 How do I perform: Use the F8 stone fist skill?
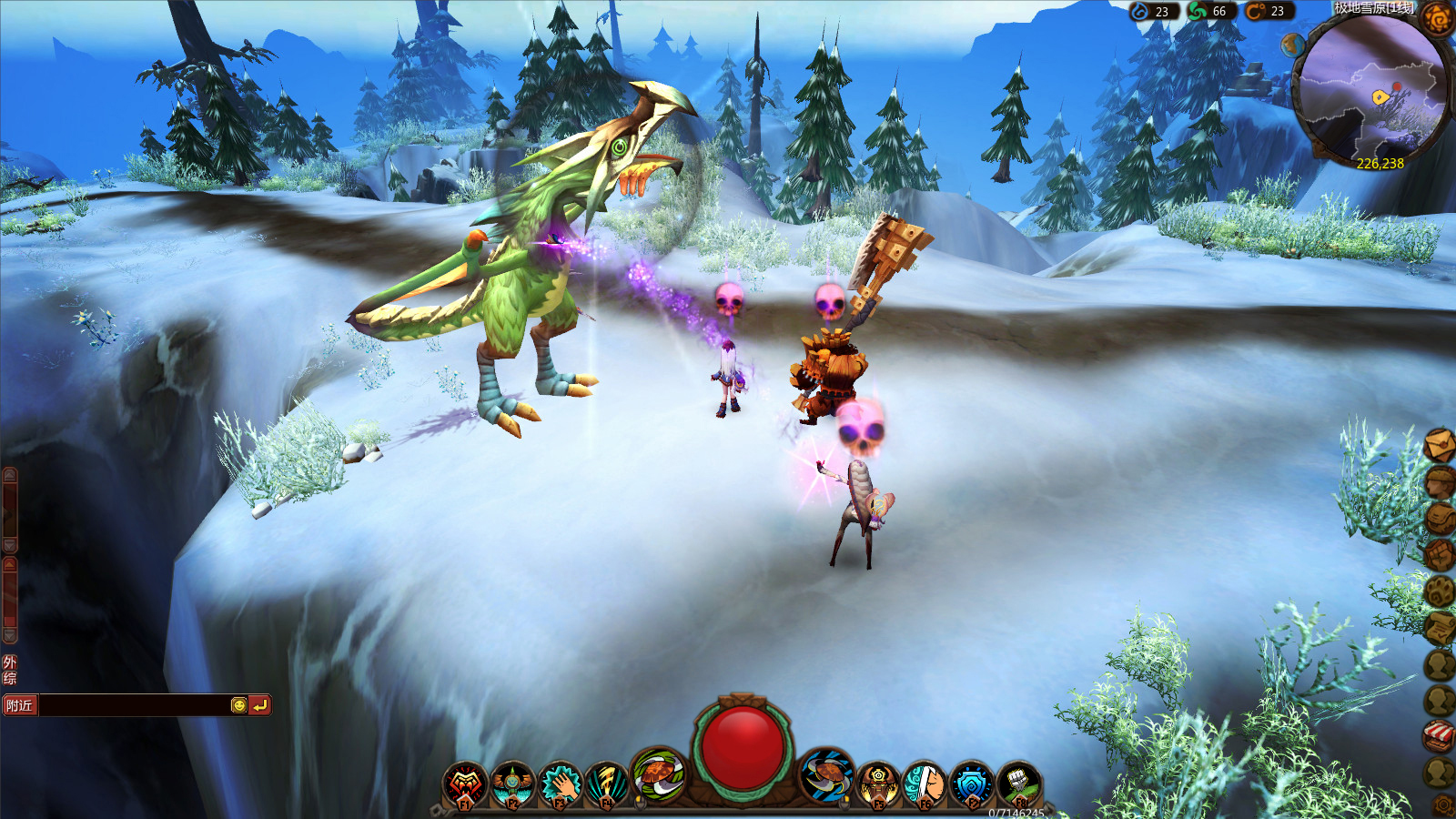click(x=1019, y=784)
